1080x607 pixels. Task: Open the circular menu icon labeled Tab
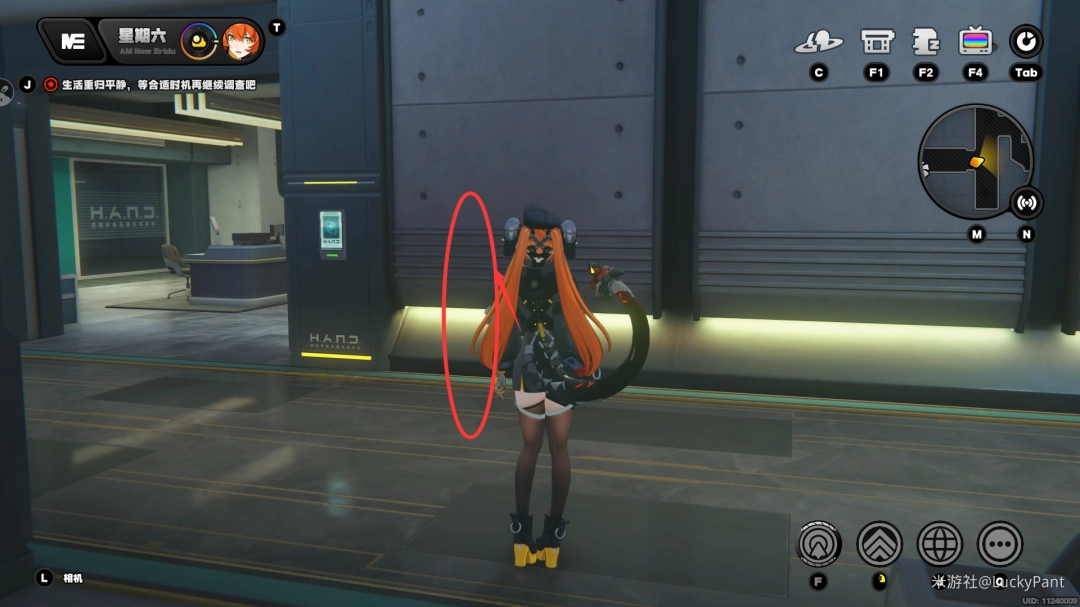pos(1026,42)
